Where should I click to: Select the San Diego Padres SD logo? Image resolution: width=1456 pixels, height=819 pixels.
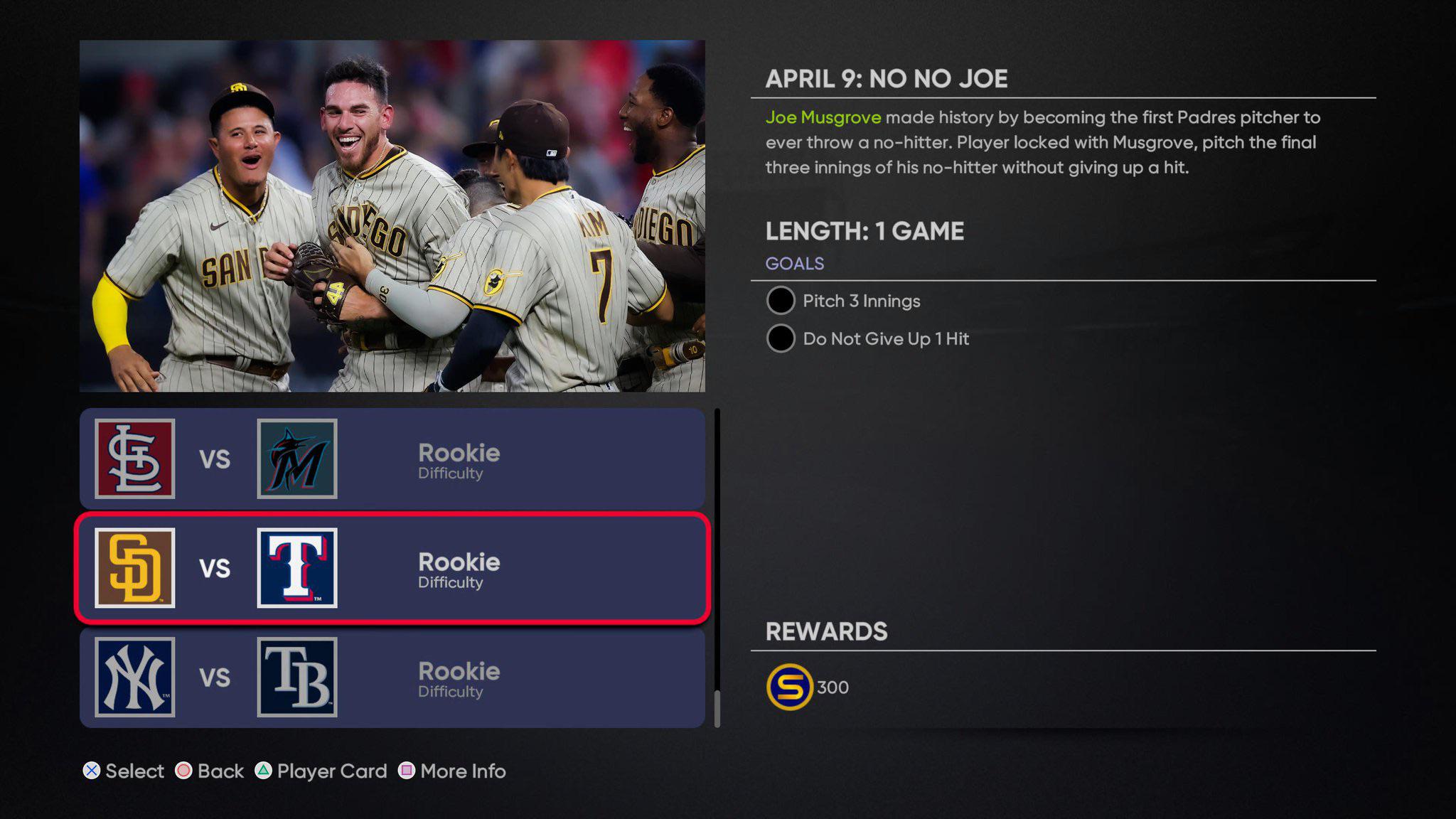click(x=134, y=567)
